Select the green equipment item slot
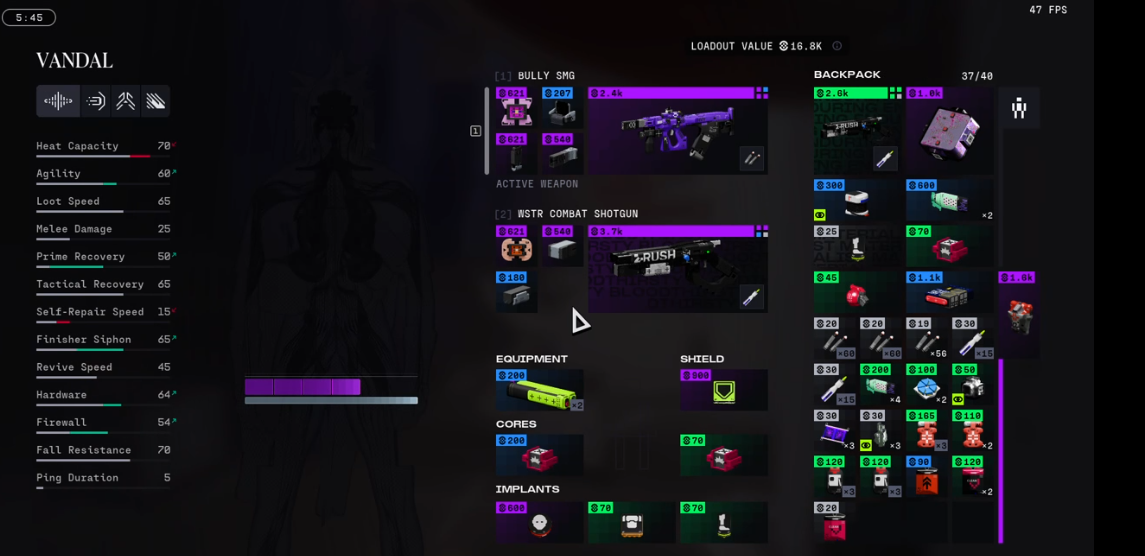 click(539, 391)
